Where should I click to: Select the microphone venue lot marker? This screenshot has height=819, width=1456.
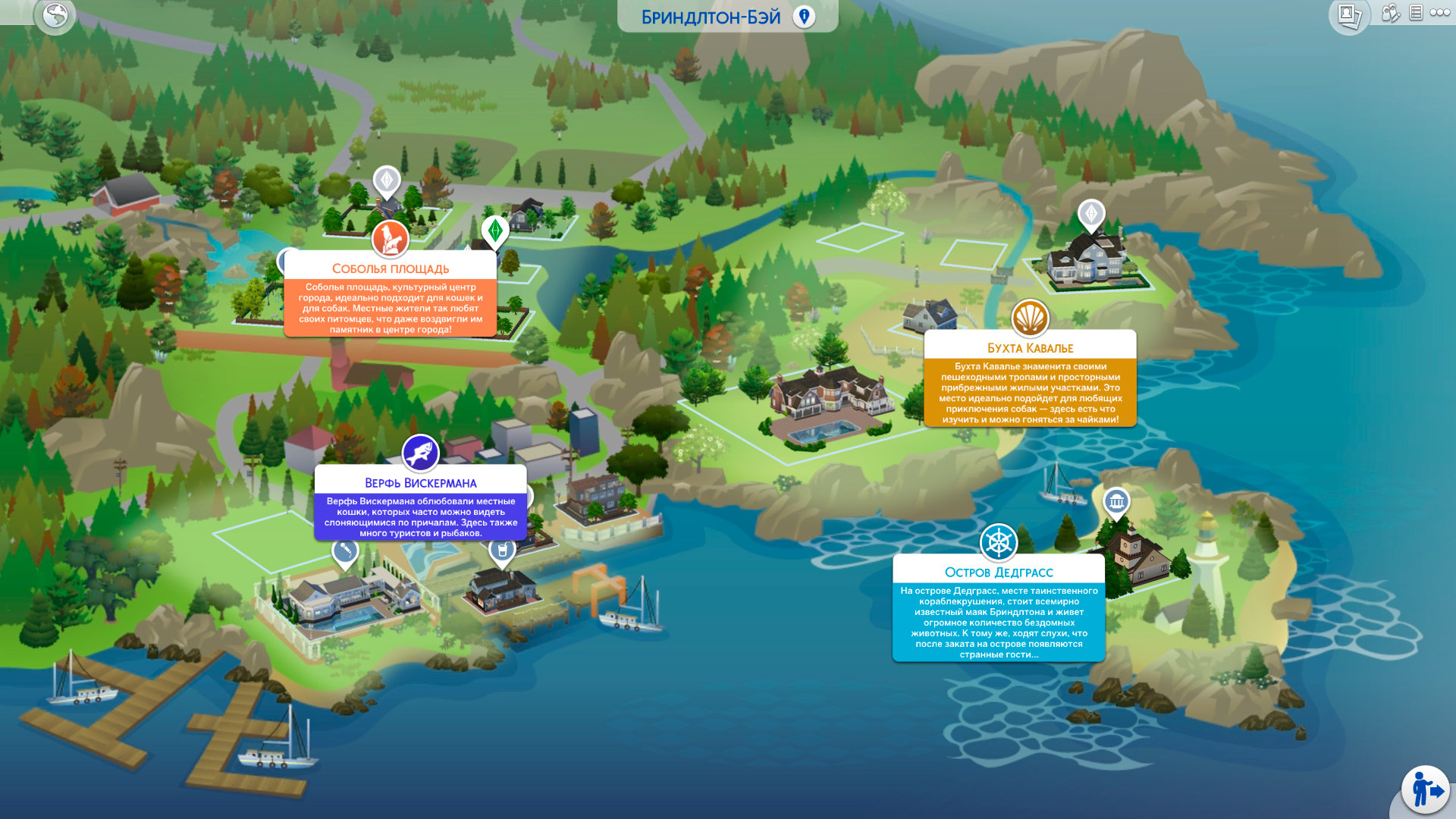345,551
